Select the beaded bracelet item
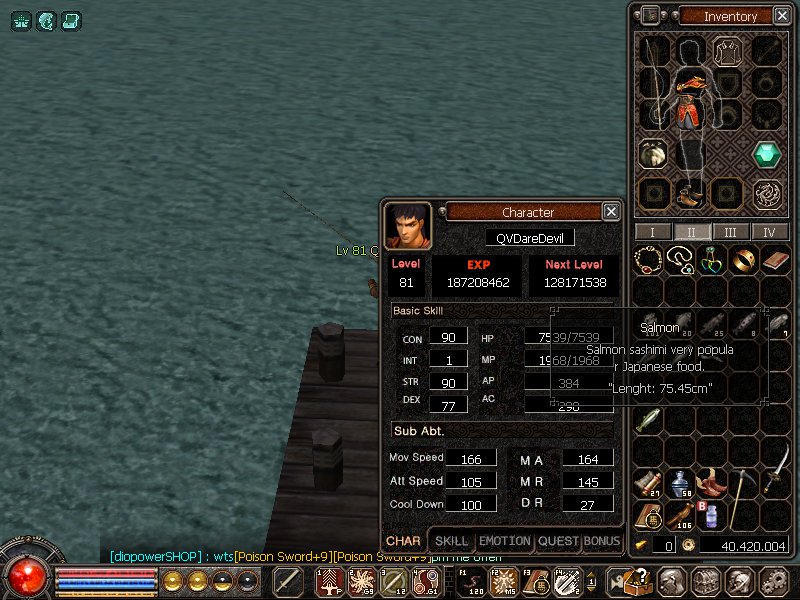Screen dimensions: 800x600 (649, 260)
